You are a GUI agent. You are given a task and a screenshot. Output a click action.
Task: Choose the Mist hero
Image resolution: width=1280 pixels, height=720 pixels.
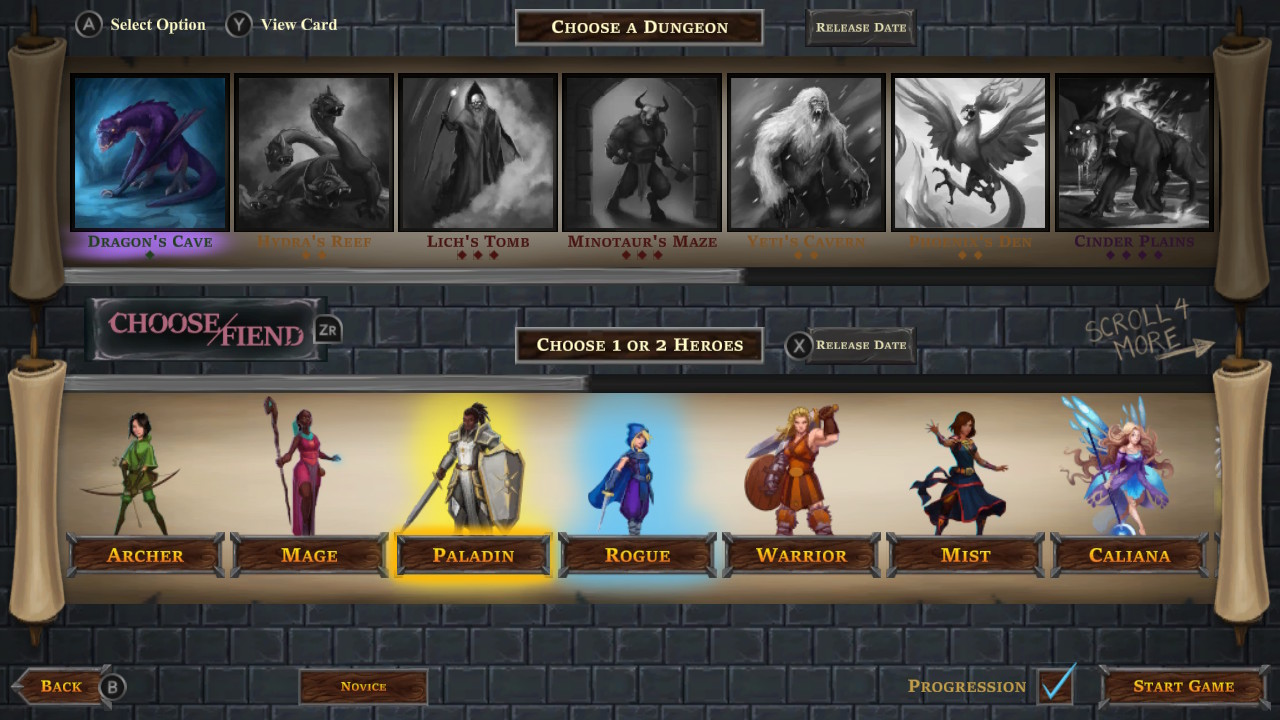pyautogui.click(x=965, y=555)
